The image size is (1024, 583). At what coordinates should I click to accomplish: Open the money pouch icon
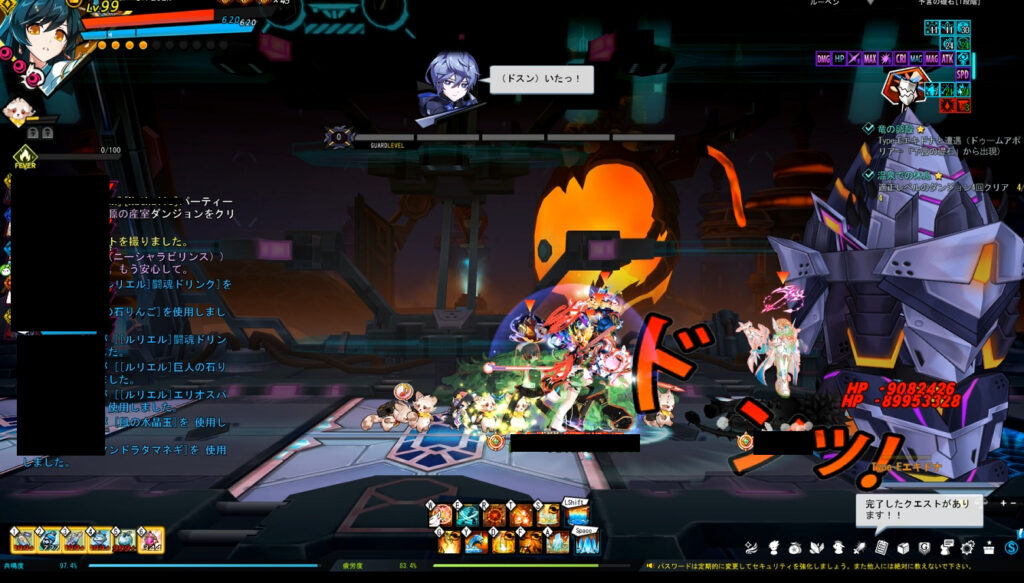tap(794, 547)
